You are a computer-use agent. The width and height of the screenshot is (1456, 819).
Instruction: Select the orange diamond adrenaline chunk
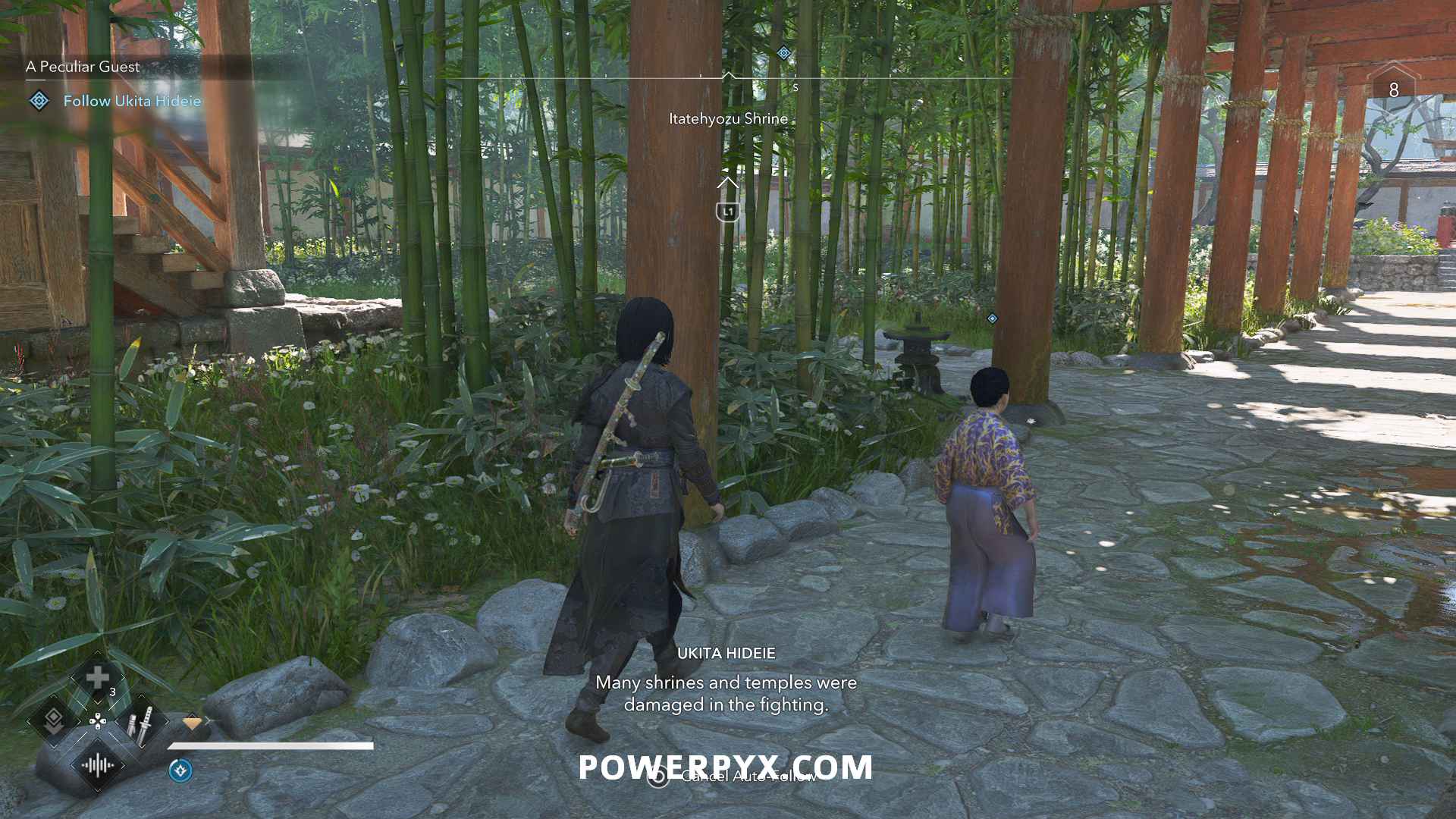tap(193, 723)
